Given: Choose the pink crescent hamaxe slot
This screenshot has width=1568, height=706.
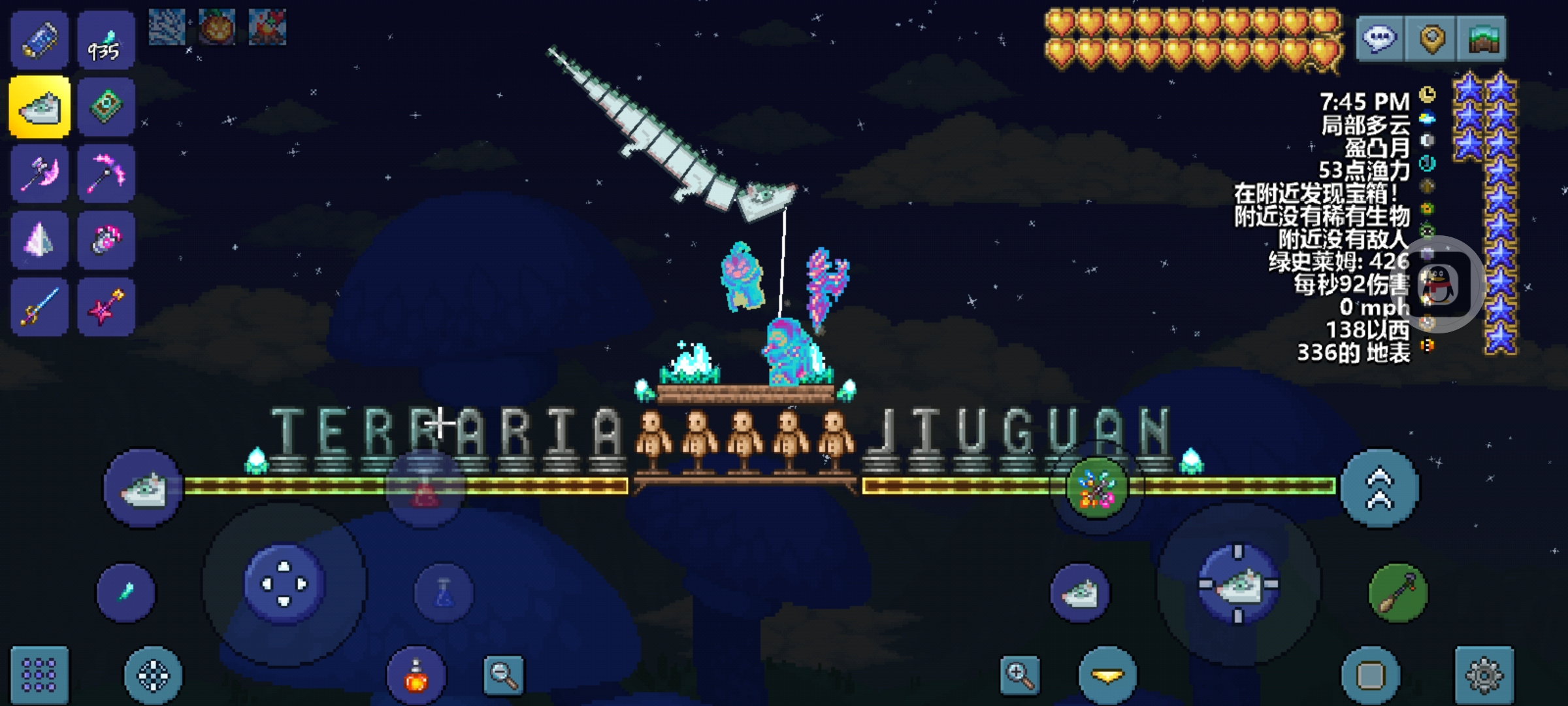Looking at the screenshot, I should tap(39, 174).
